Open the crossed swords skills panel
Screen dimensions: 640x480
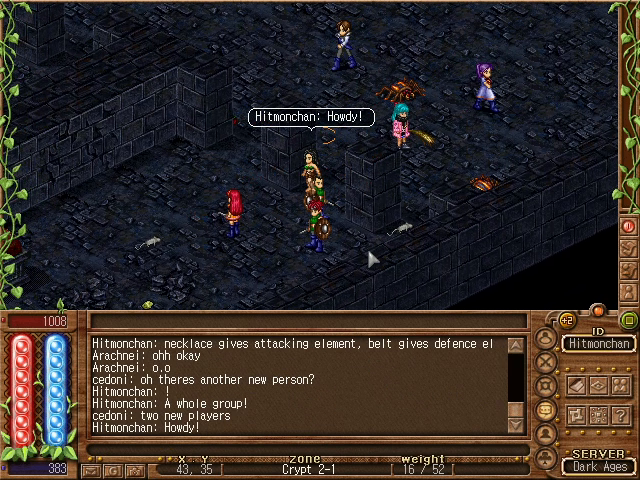(x=546, y=361)
